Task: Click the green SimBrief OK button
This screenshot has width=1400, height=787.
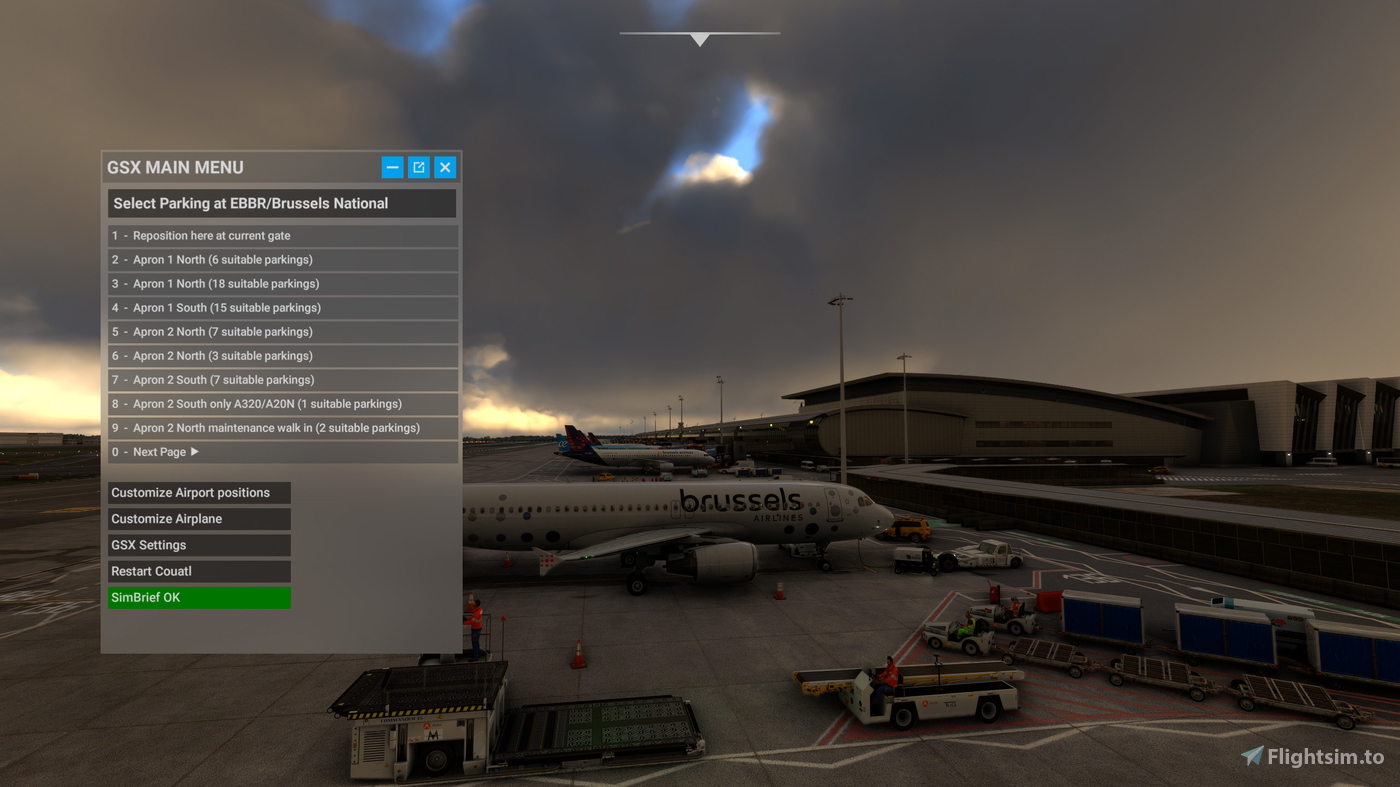Action: [198, 596]
